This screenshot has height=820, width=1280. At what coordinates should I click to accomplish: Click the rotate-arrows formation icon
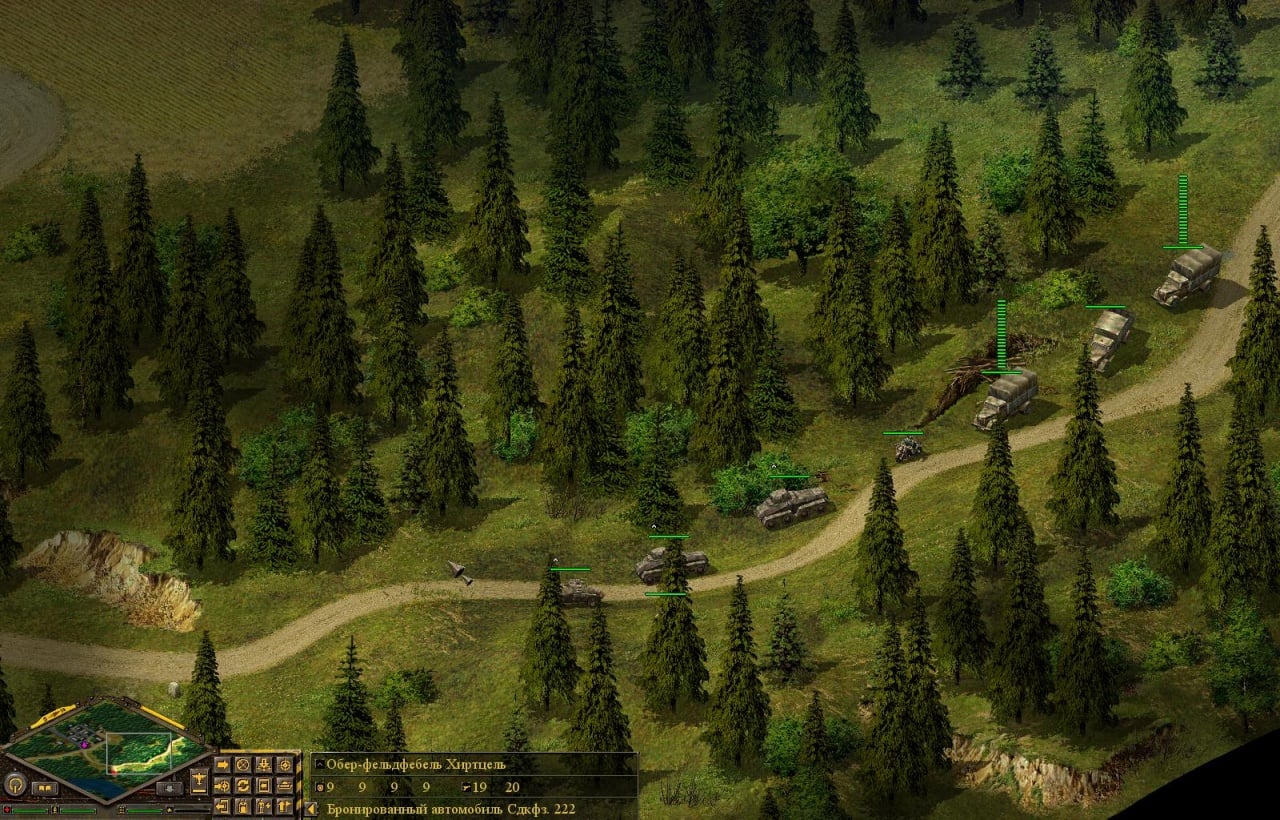[243, 787]
